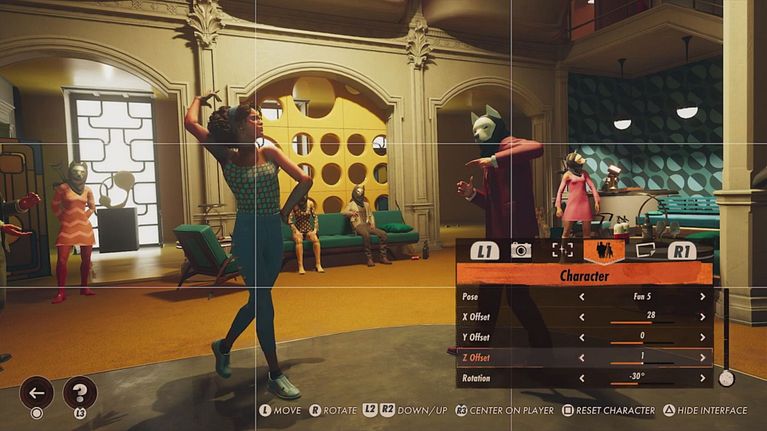Image resolution: width=767 pixels, height=431 pixels.
Task: Increase the Y Offset value
Action: tap(702, 337)
